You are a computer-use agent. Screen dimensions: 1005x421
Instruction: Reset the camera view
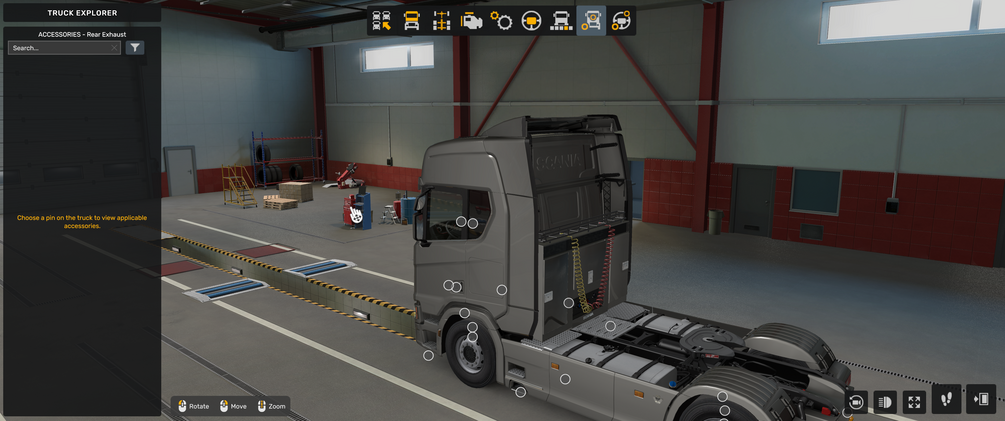click(856, 402)
